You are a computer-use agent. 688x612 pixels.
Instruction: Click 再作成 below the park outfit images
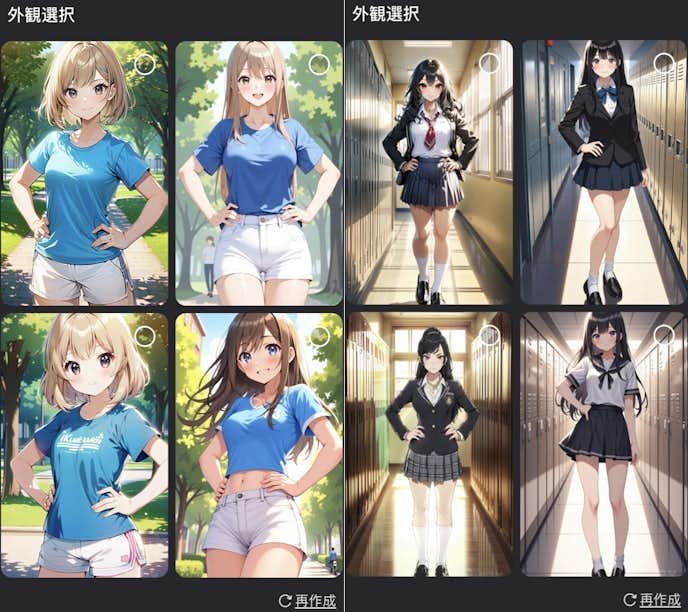click(x=307, y=600)
